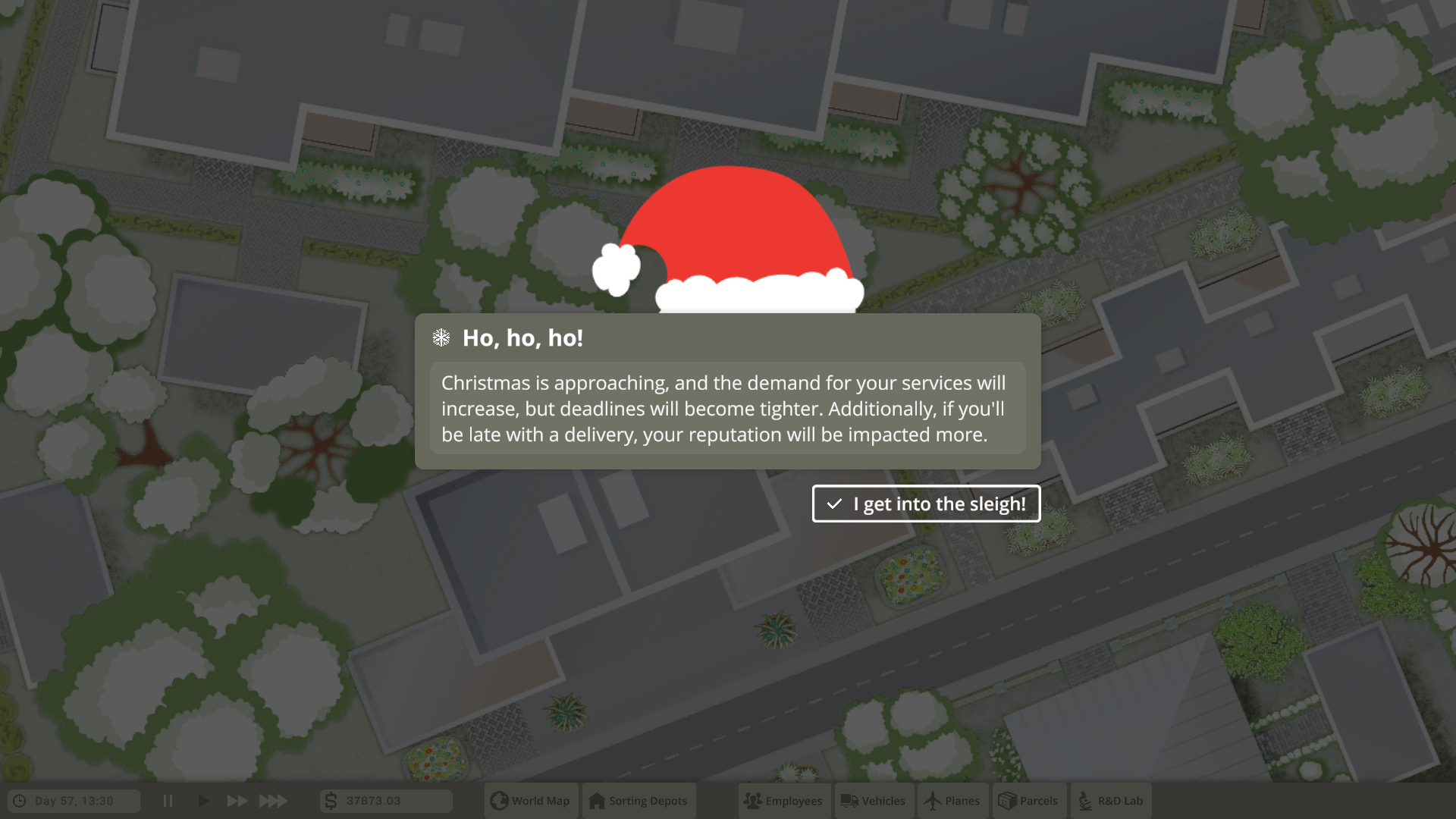Open the Vehicles menu
This screenshot has height=819, width=1456.
point(874,801)
